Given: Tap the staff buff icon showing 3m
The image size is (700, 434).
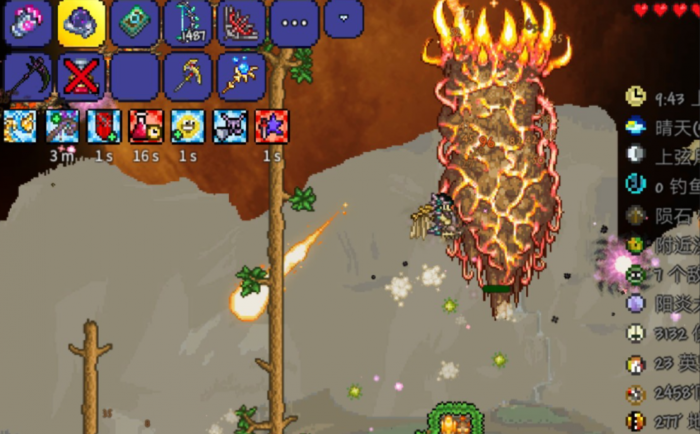Looking at the screenshot, I should pyautogui.click(x=62, y=127).
